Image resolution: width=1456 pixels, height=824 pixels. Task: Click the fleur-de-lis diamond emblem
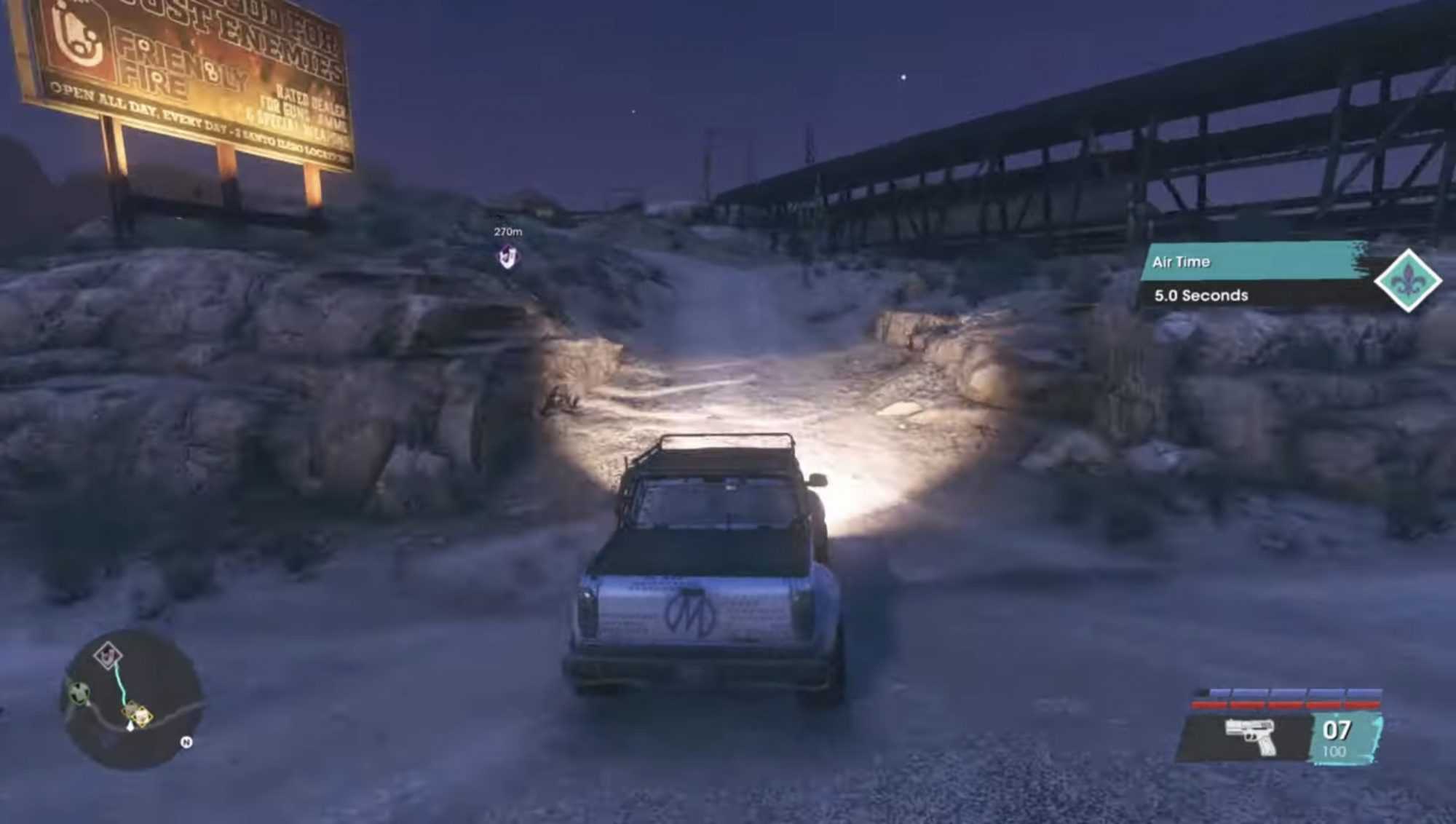(x=1407, y=280)
